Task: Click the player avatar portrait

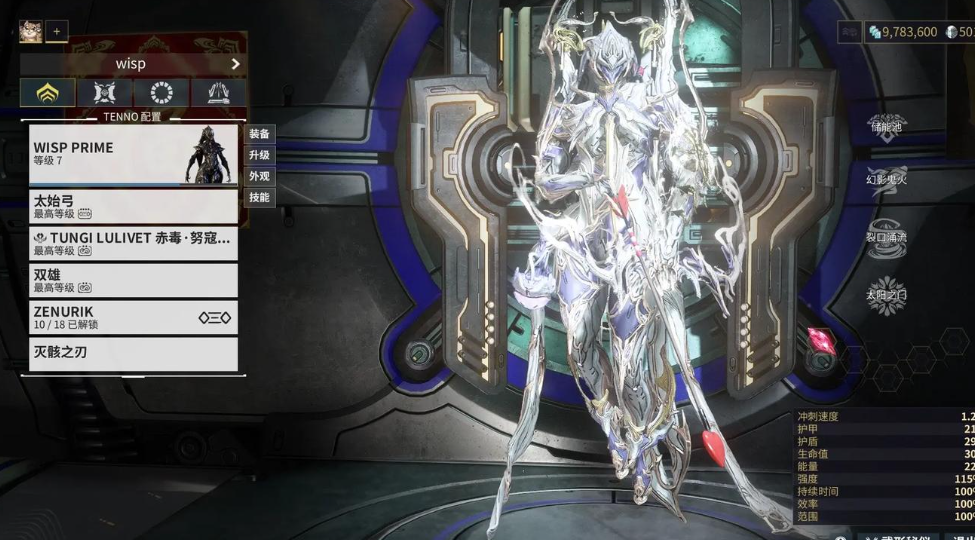Action: [30, 31]
